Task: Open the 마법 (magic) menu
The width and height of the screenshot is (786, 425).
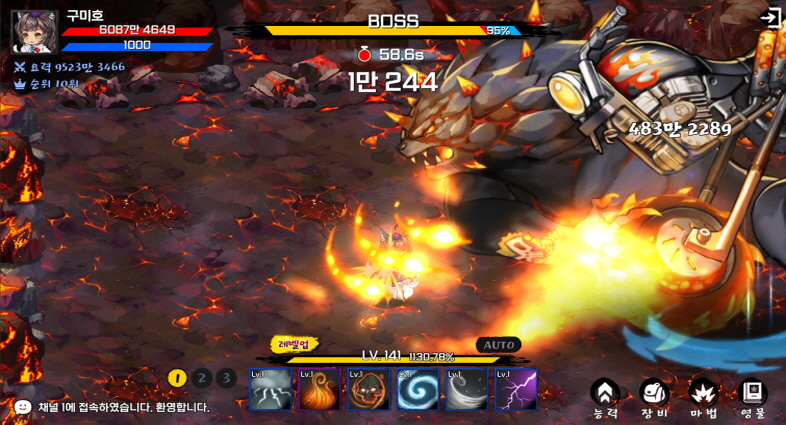Action: (x=703, y=396)
